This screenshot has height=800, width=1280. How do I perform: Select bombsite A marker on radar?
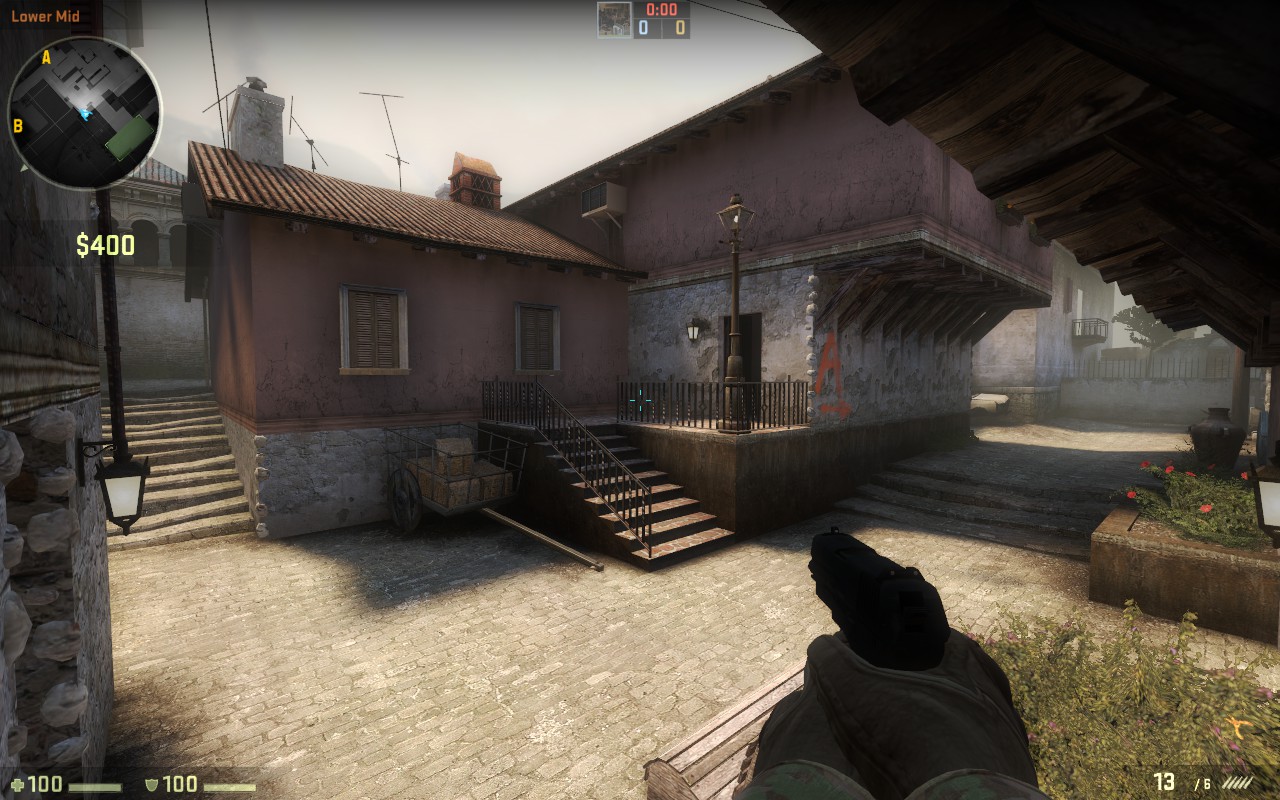coord(46,58)
